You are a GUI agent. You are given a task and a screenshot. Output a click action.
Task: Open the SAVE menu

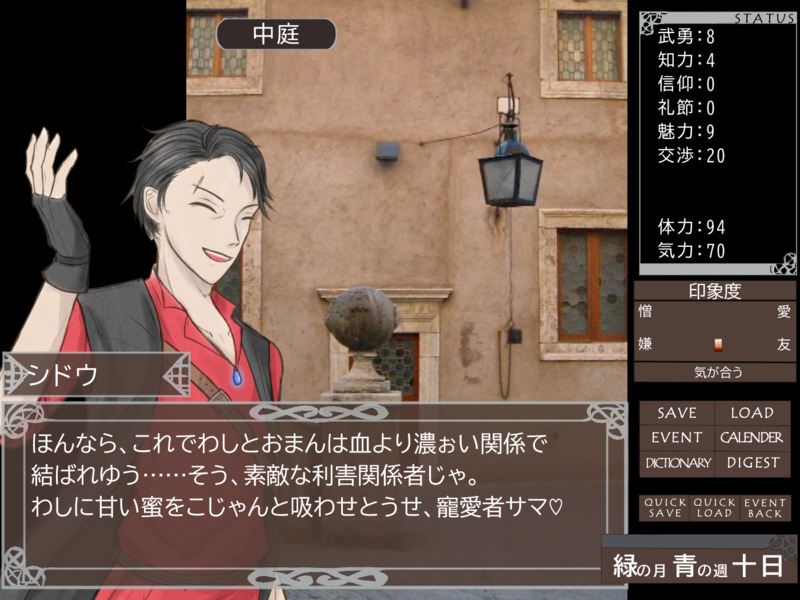(677, 412)
